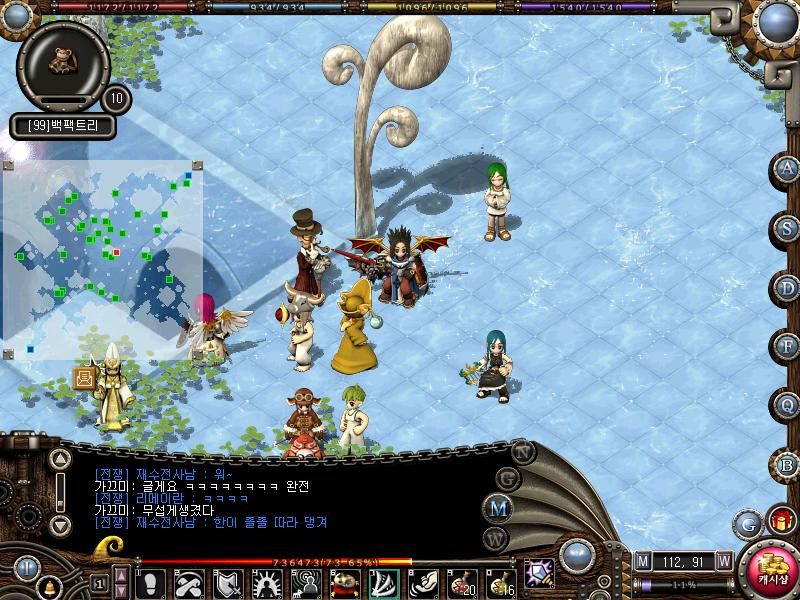Screen dimensions: 800x600
Task: Click the small M button beside coordinates
Action: 642,560
